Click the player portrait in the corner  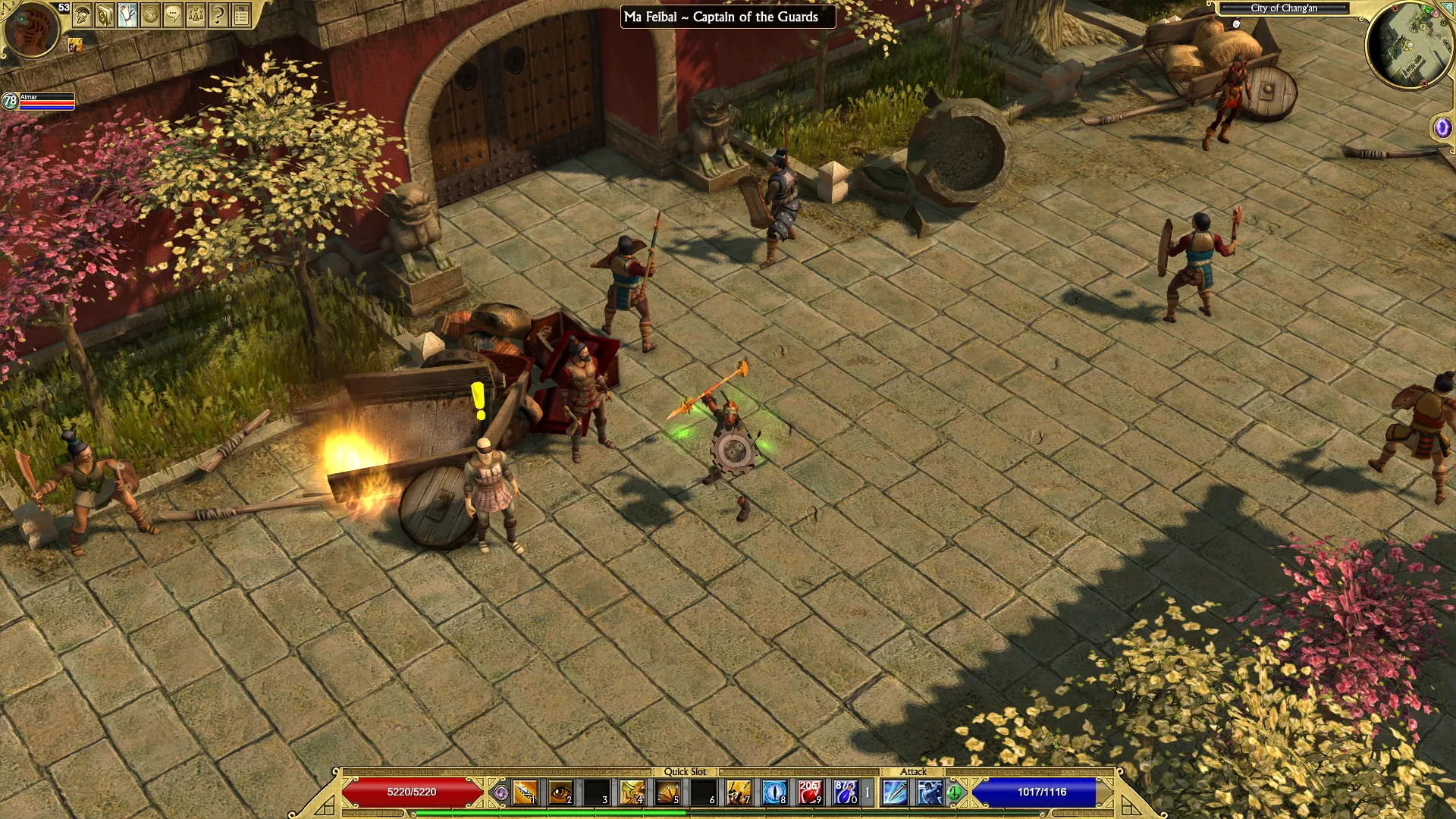pos(32,29)
